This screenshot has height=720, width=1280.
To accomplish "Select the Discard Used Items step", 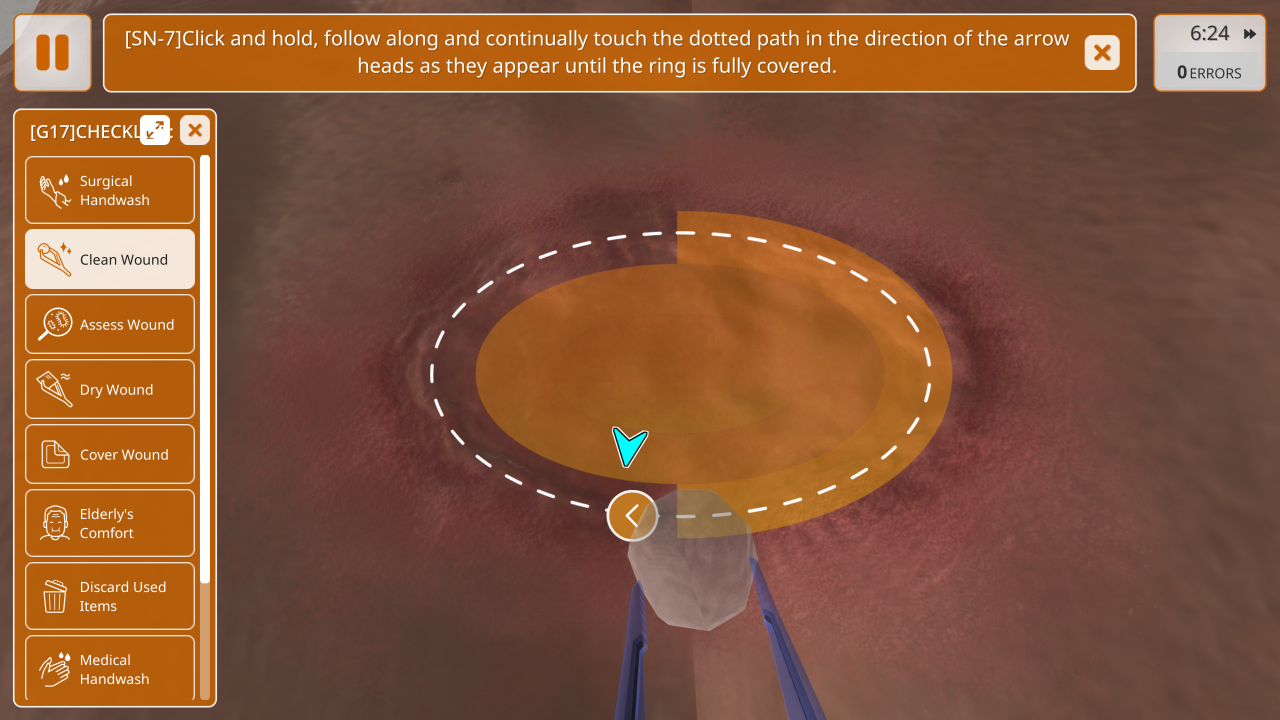I will click(110, 596).
